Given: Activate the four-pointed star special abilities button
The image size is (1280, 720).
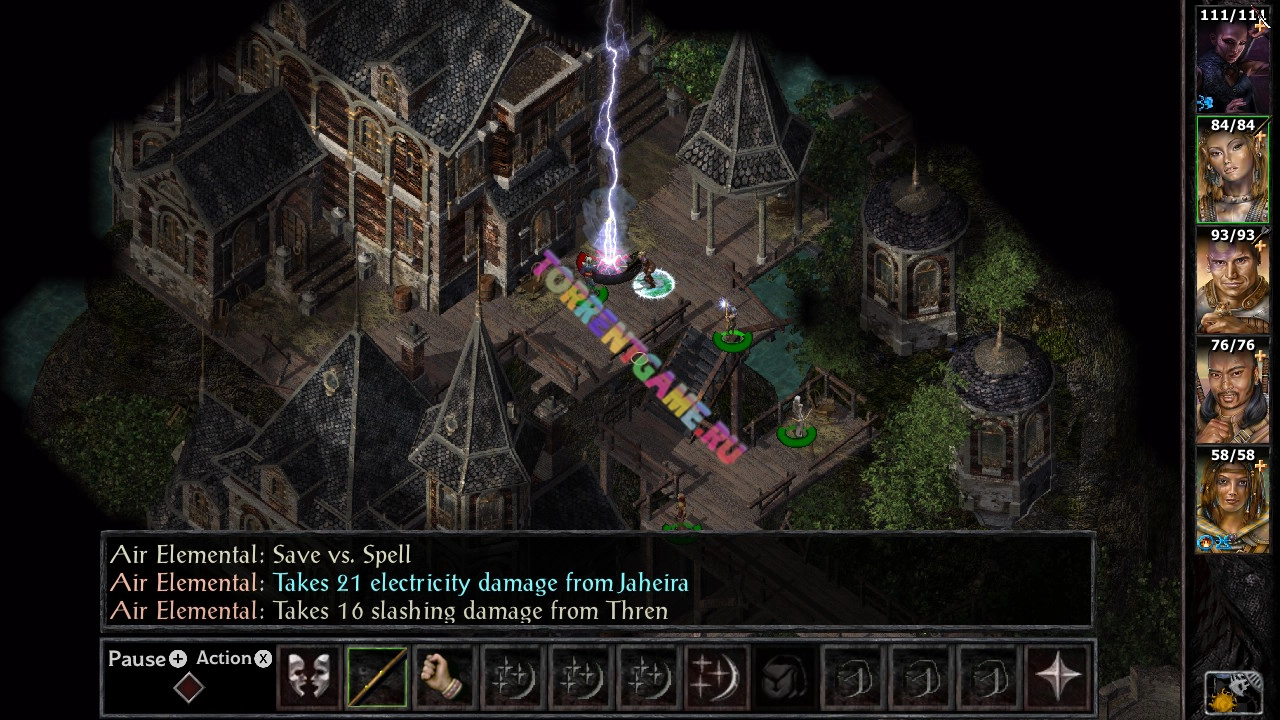Looking at the screenshot, I should pos(1057,676).
